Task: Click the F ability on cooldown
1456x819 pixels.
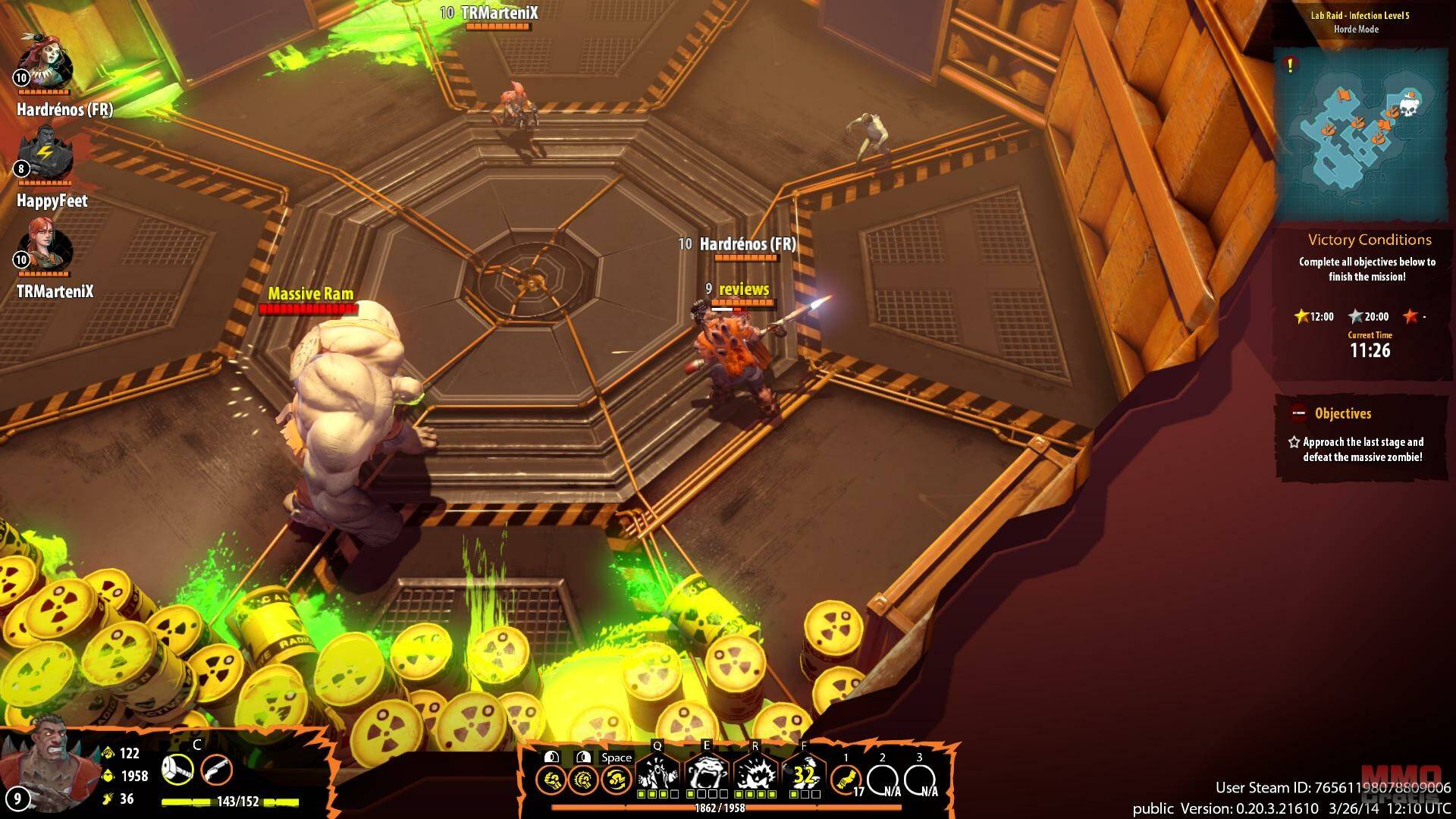Action: 804,775
